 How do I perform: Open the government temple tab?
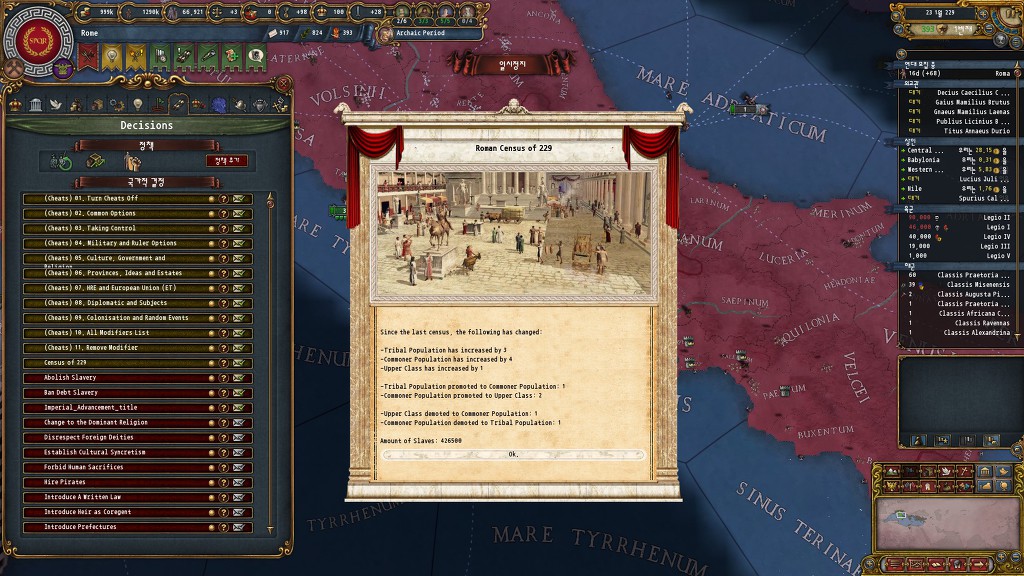coord(35,105)
